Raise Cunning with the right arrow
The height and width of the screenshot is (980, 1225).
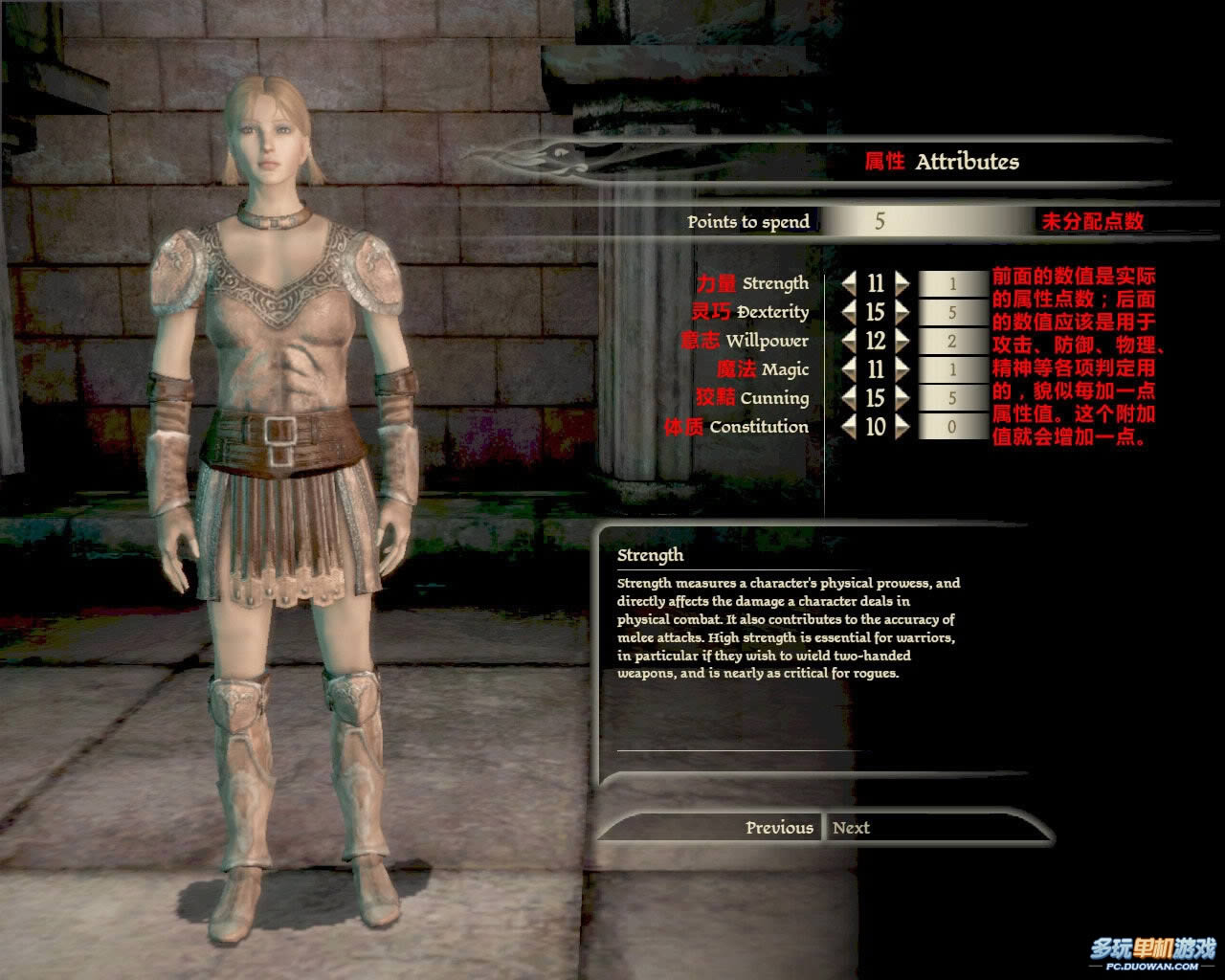click(902, 398)
